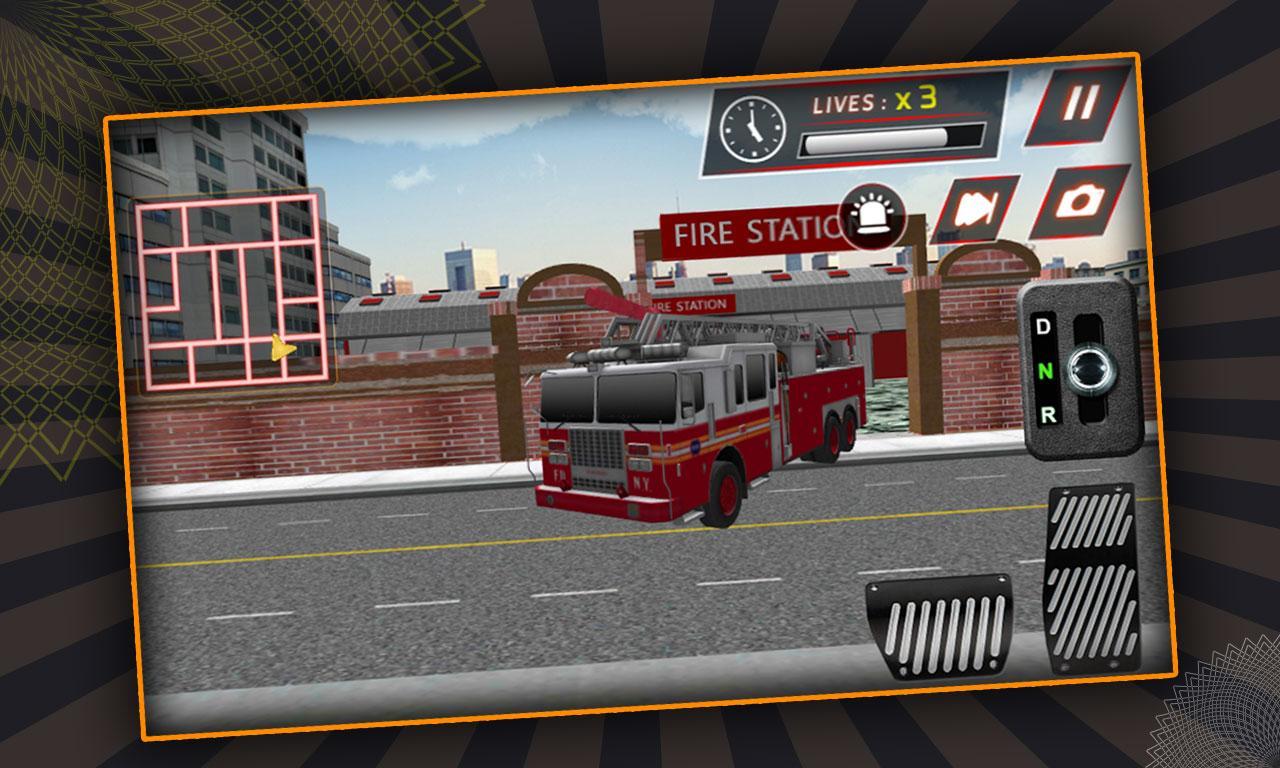
Task: Shift into Drive by tapping D
Action: pyautogui.click(x=1042, y=327)
